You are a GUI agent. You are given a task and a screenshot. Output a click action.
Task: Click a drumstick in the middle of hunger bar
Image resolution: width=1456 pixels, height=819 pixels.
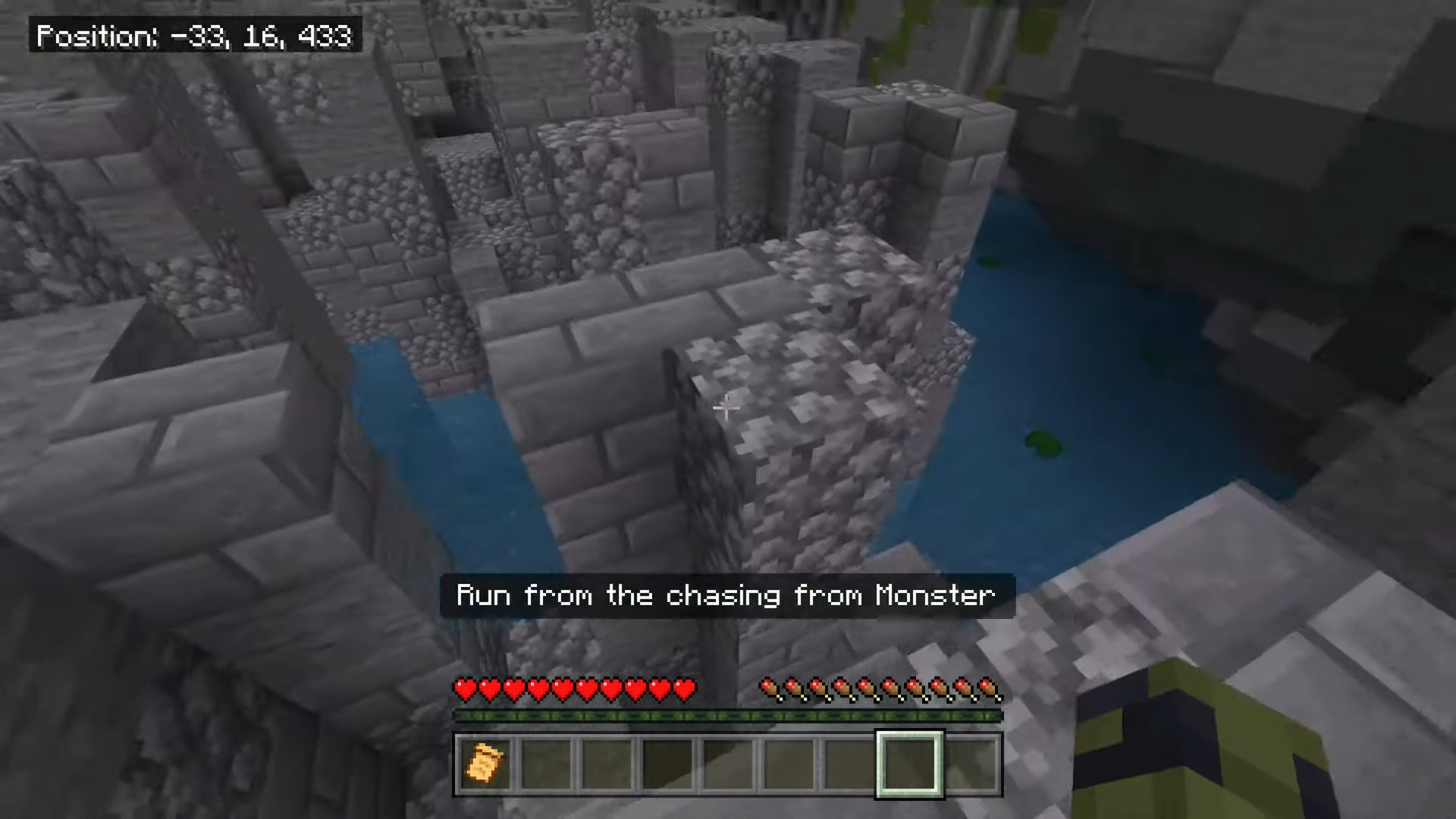coord(880,689)
